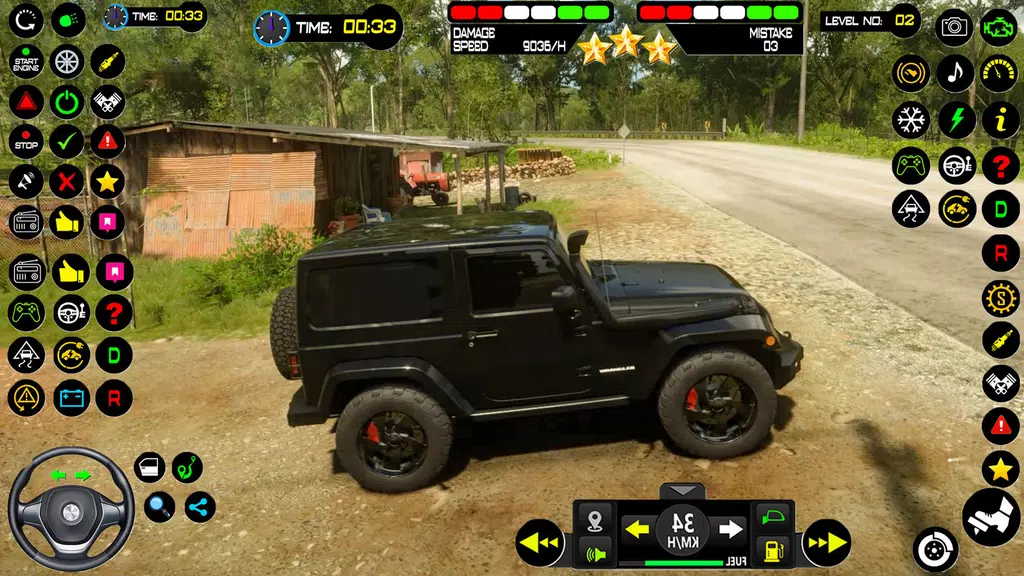This screenshot has width=1024, height=576.
Task: Activate the snowflake climate icon
Action: (911, 120)
